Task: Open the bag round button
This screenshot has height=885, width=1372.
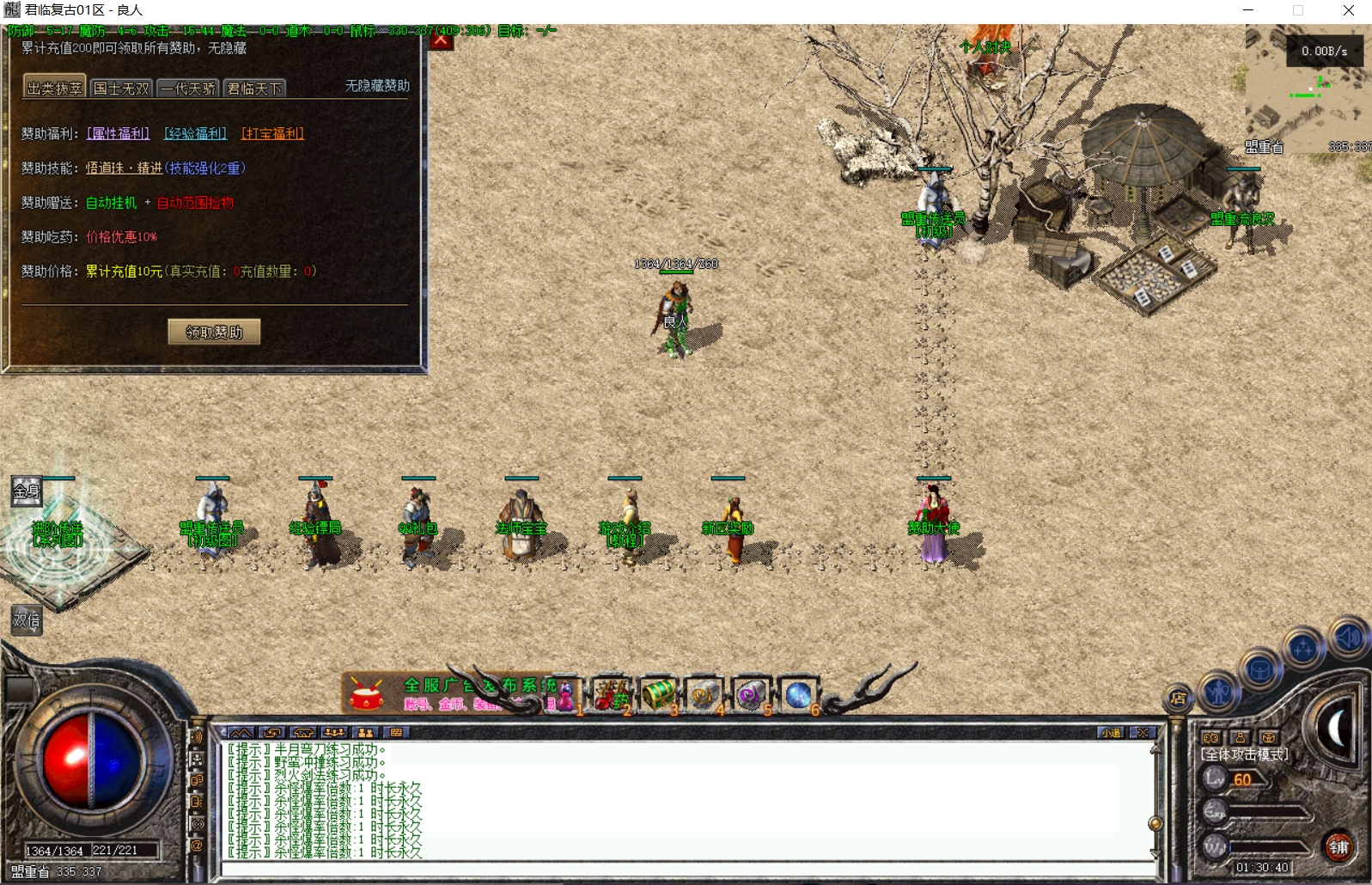Action: point(1260,669)
